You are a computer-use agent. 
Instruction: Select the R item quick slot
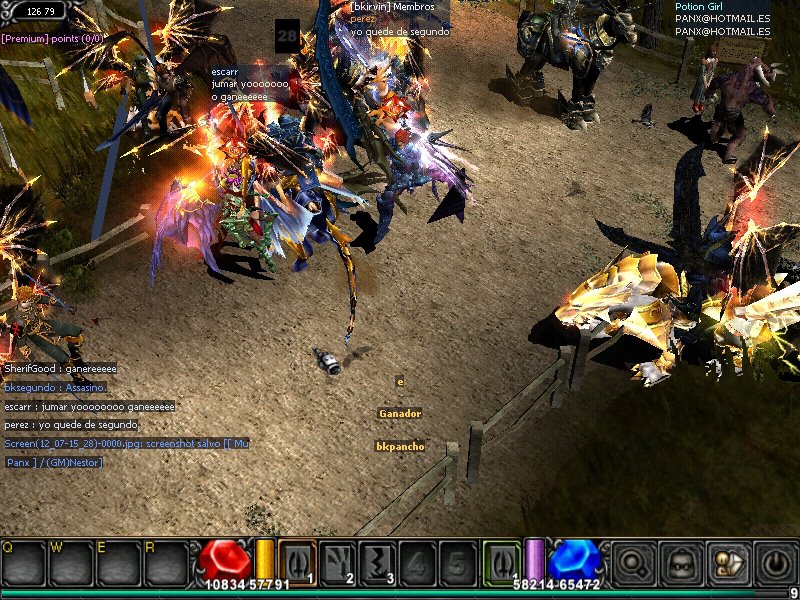click(x=165, y=564)
